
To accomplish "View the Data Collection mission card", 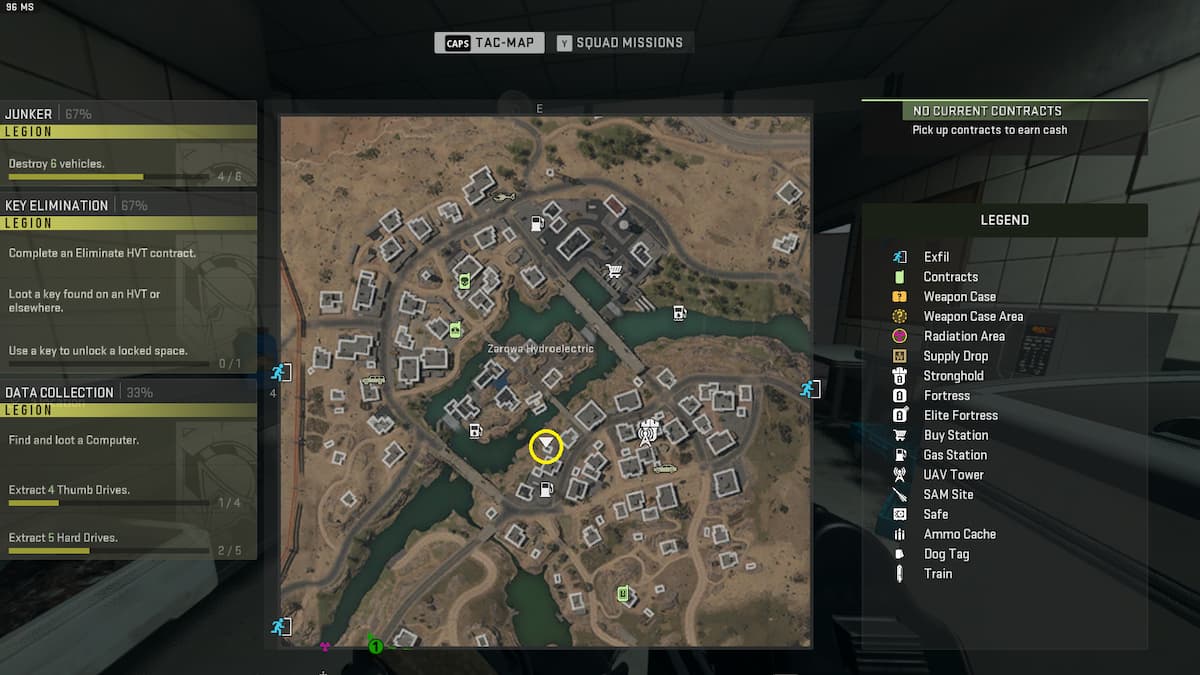I will (x=128, y=470).
